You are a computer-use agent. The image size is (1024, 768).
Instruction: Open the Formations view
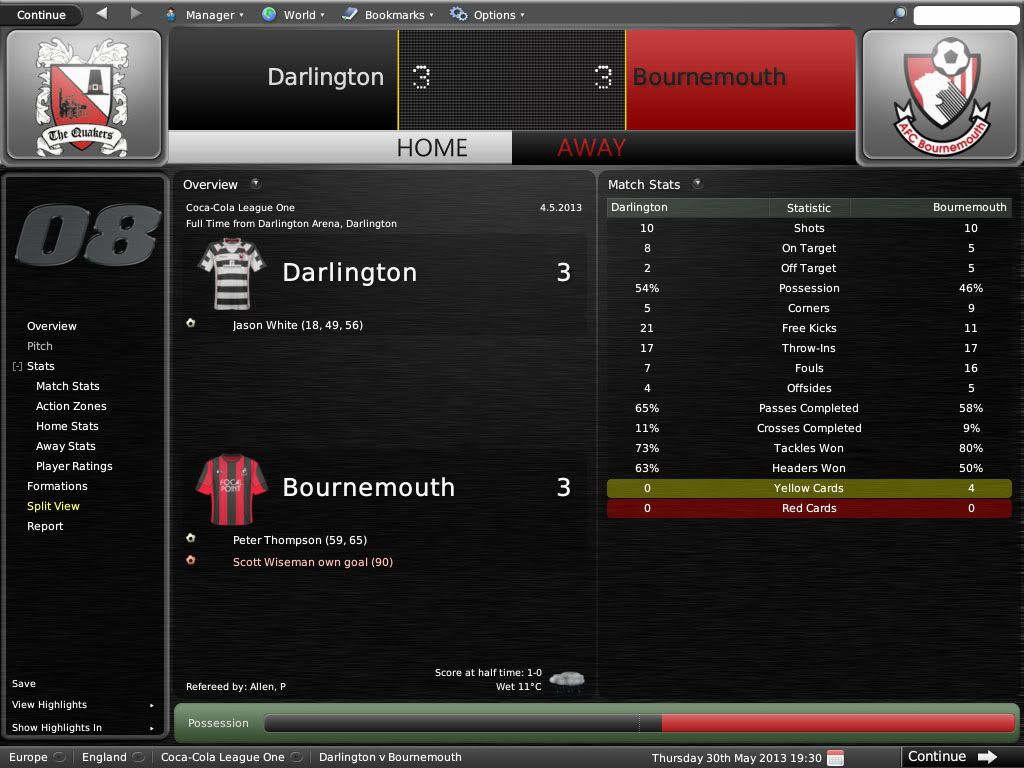[x=57, y=486]
